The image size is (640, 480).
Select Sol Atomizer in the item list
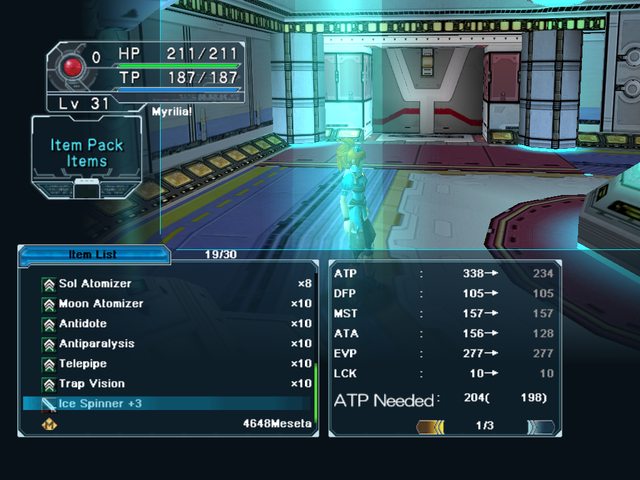[x=95, y=284]
